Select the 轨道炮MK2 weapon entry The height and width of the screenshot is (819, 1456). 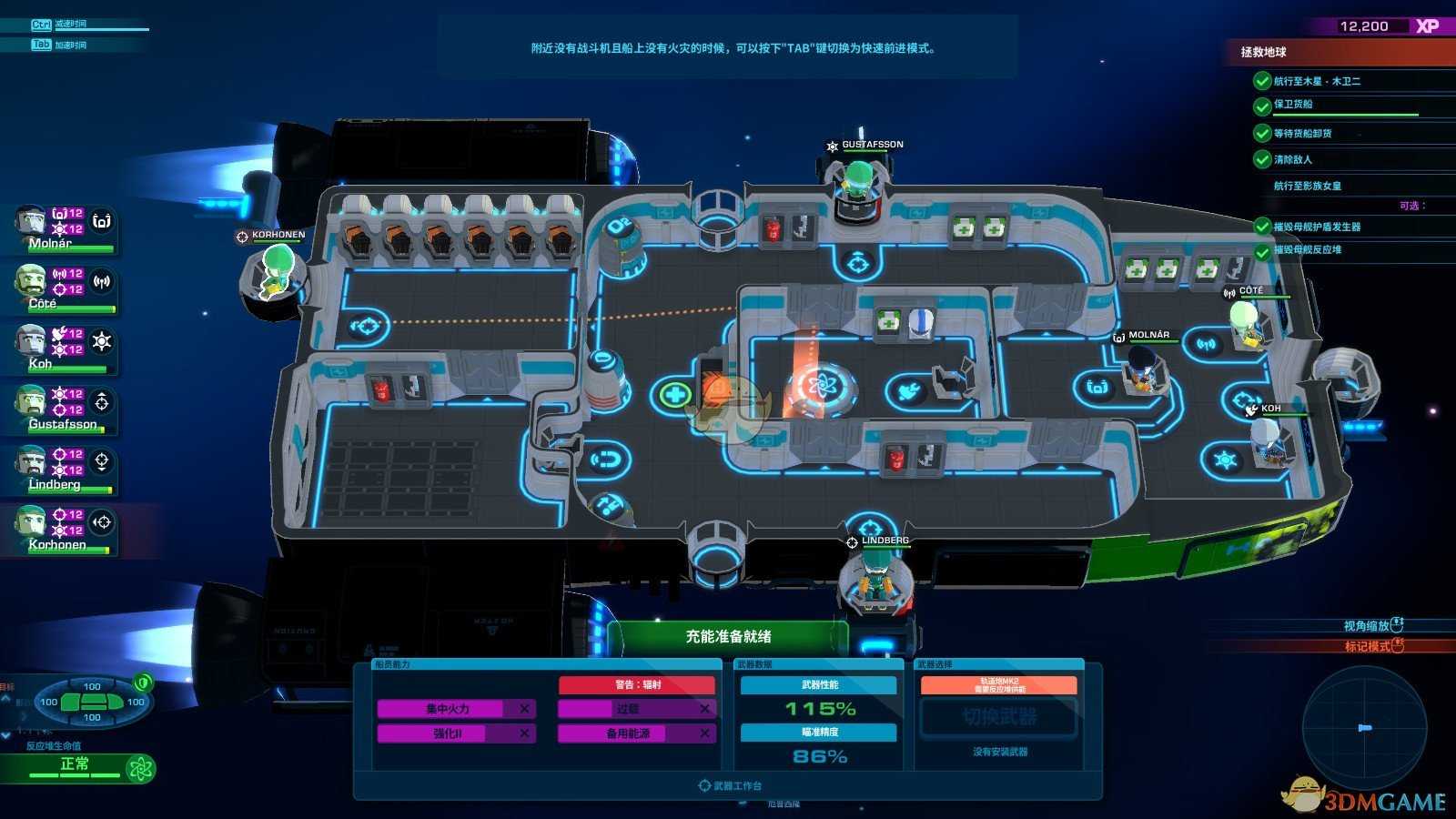[999, 685]
